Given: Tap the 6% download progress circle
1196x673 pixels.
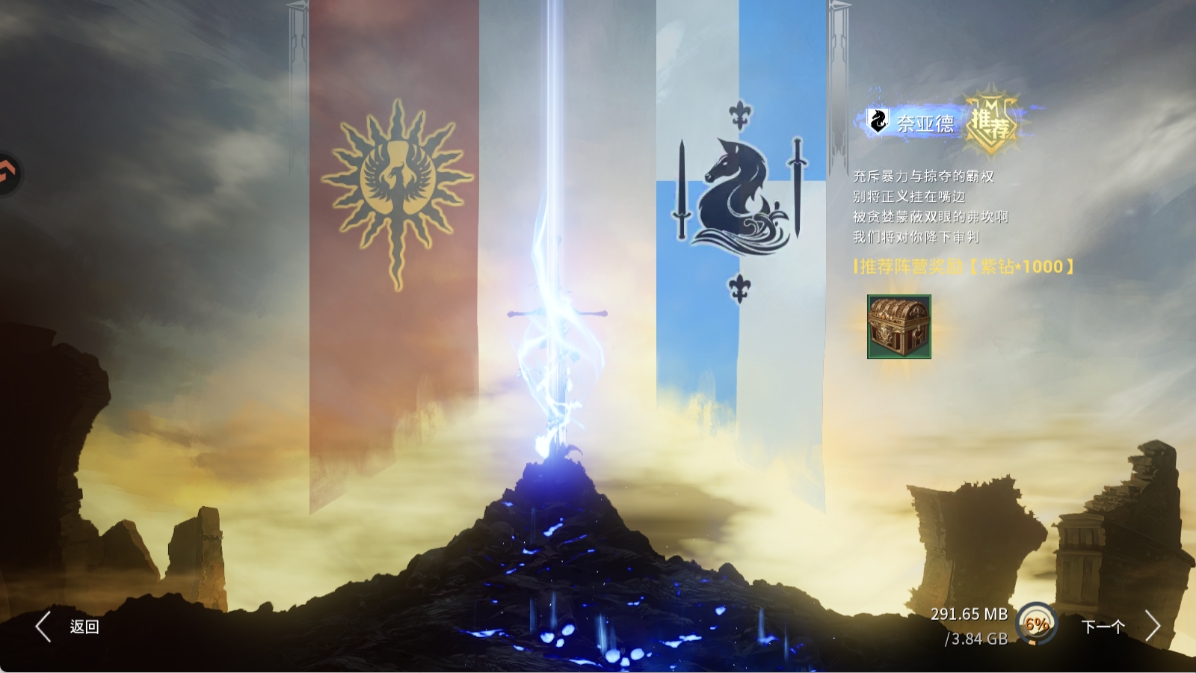Looking at the screenshot, I should (1037, 624).
